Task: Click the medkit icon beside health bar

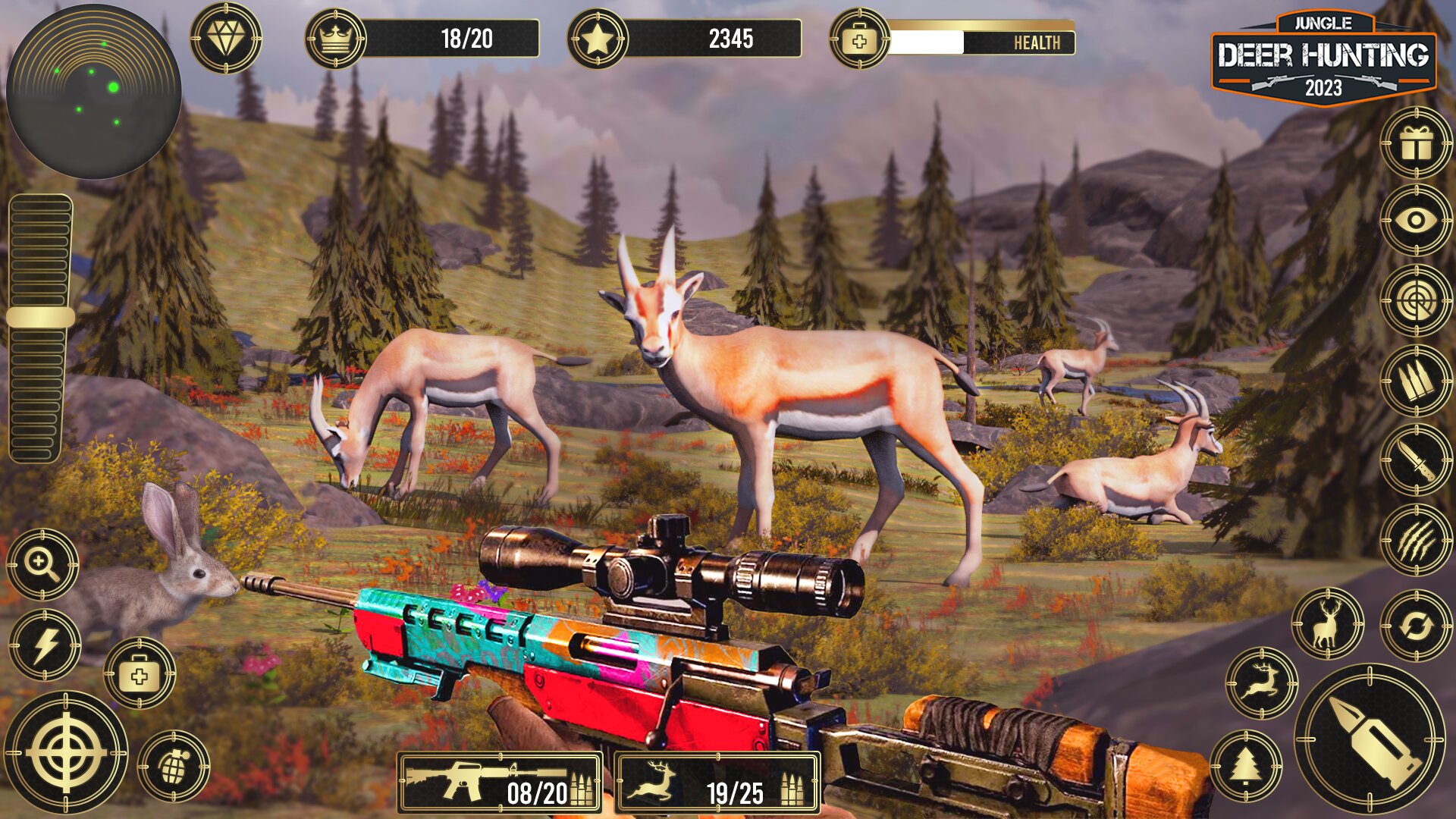Action: 858,40
